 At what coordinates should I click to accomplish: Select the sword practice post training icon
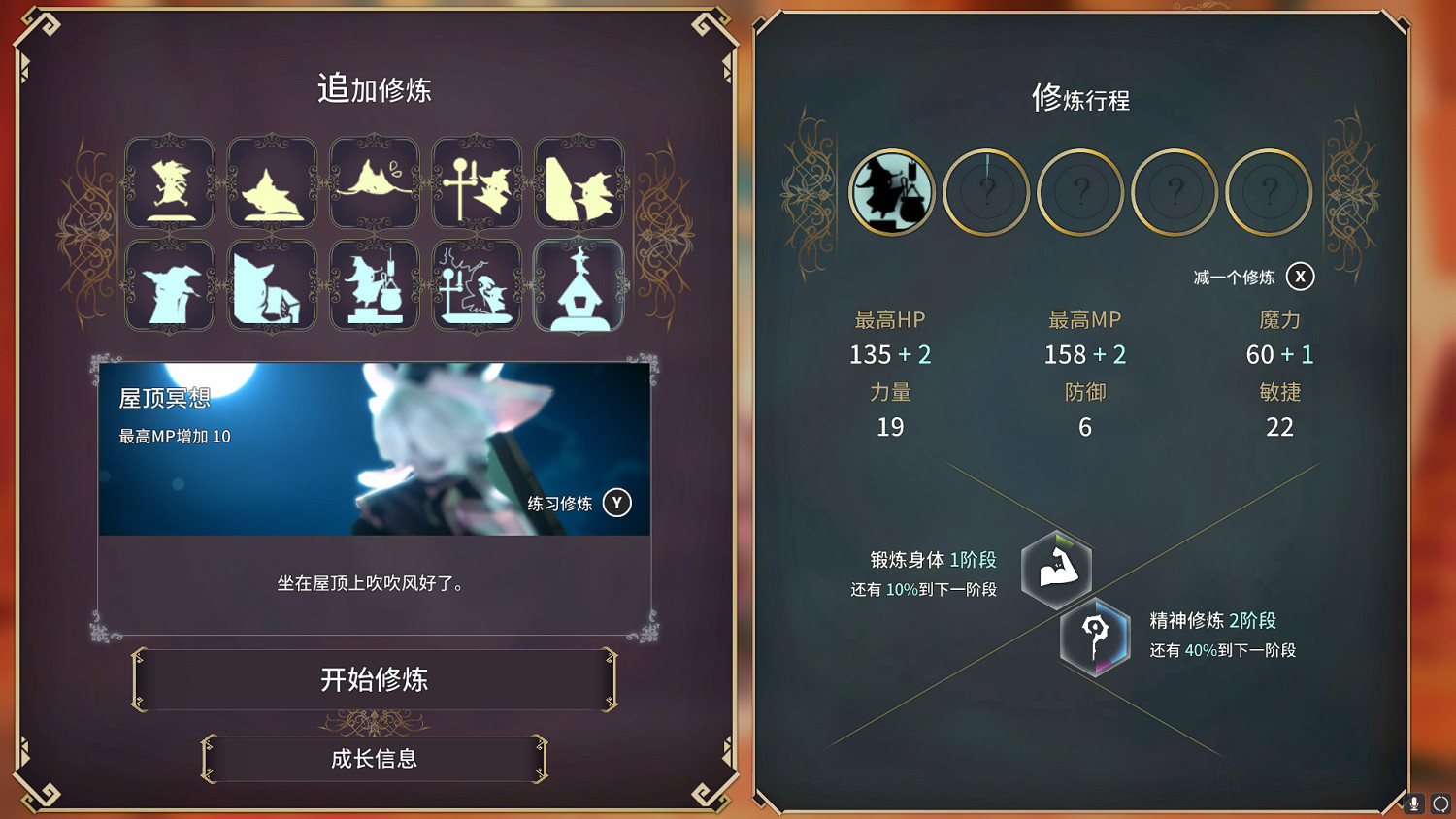point(476,184)
